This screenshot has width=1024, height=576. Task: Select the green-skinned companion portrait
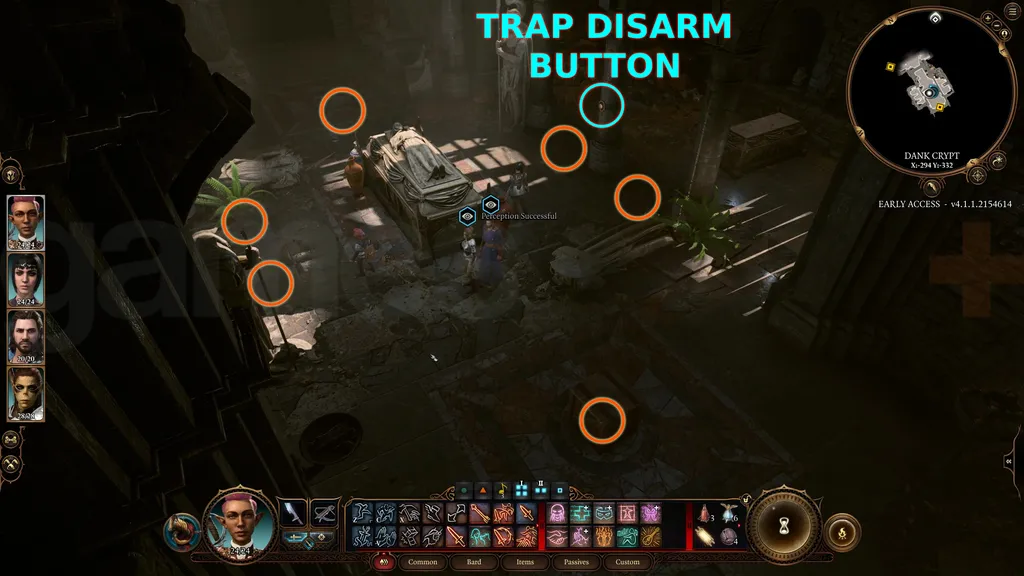point(26,393)
